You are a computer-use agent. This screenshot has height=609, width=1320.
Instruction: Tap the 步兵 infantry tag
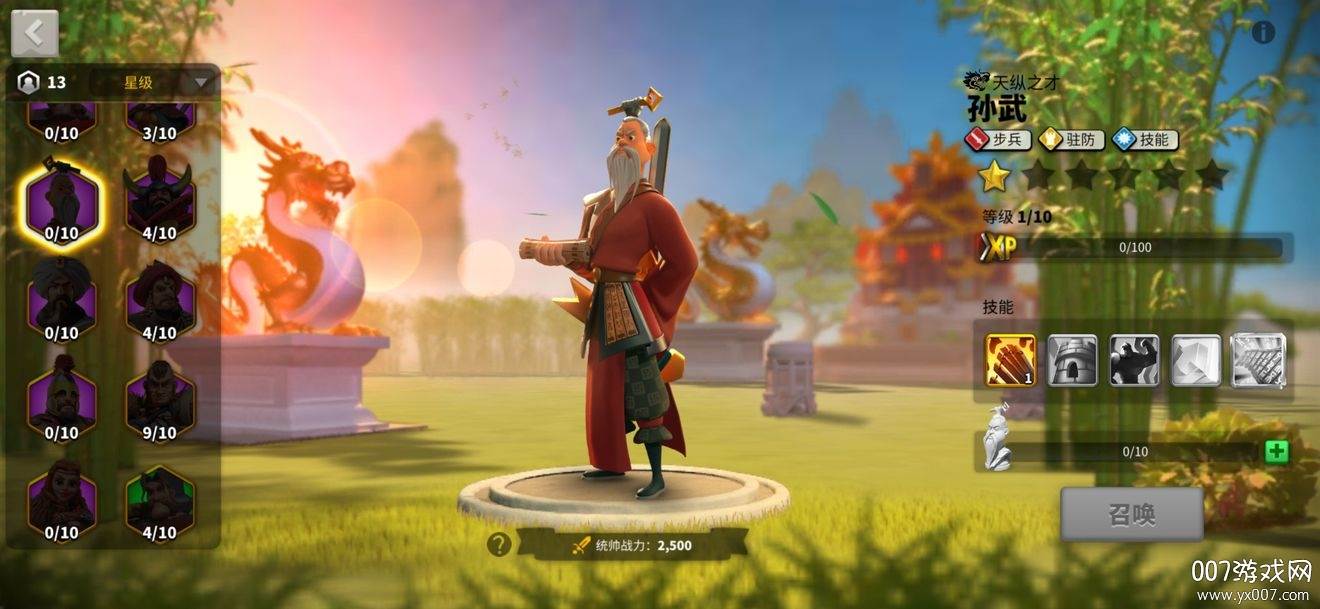pos(998,140)
